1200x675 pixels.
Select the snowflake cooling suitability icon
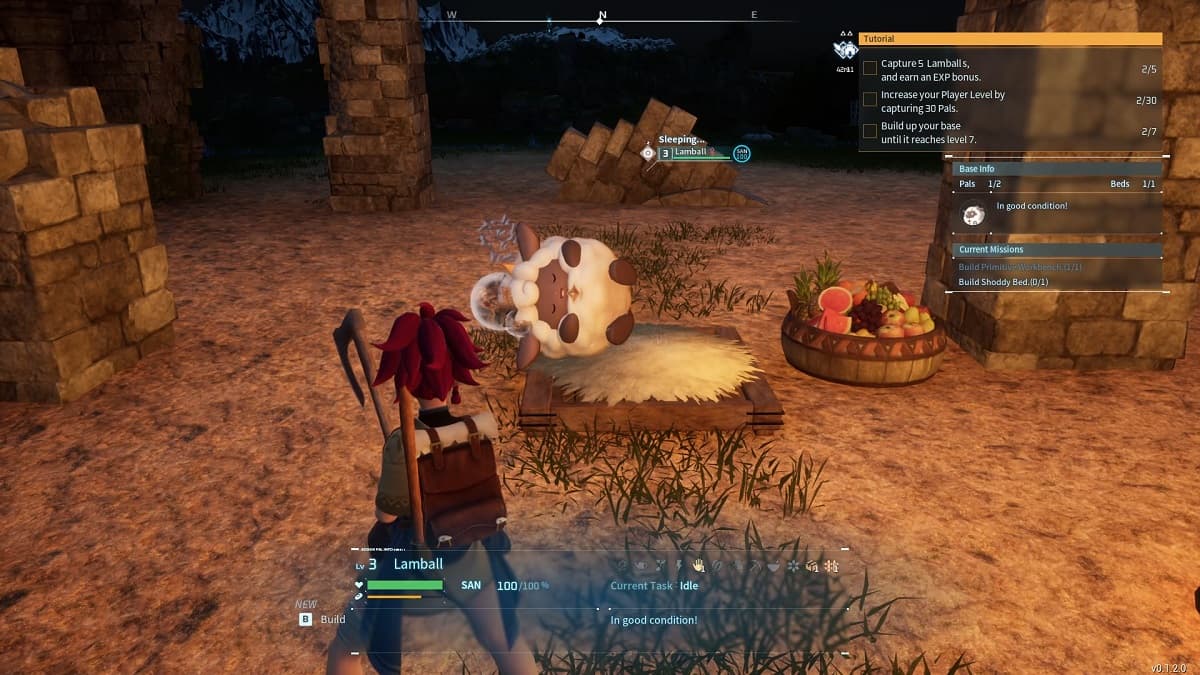tap(793, 566)
